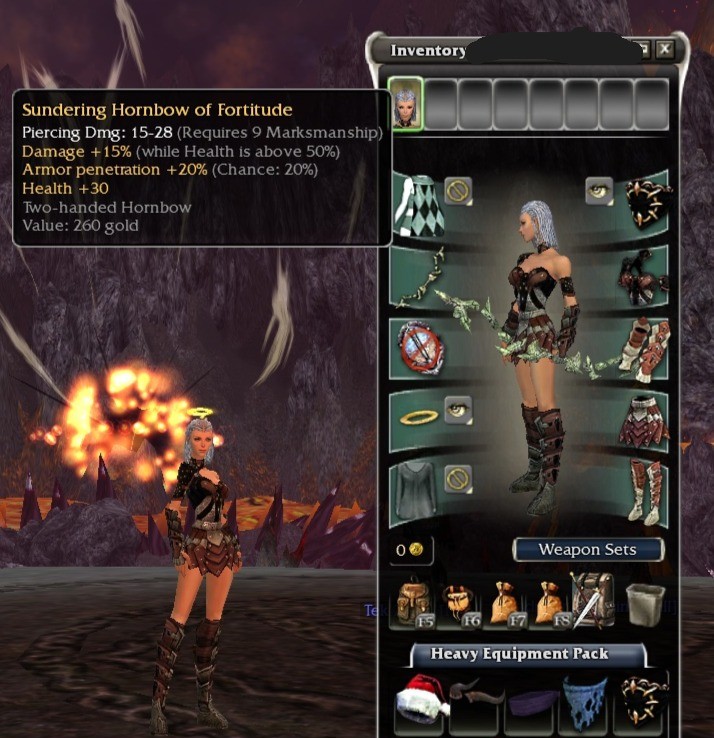Click the equipped gauntlets slot
714x738 pixels.
(x=643, y=347)
